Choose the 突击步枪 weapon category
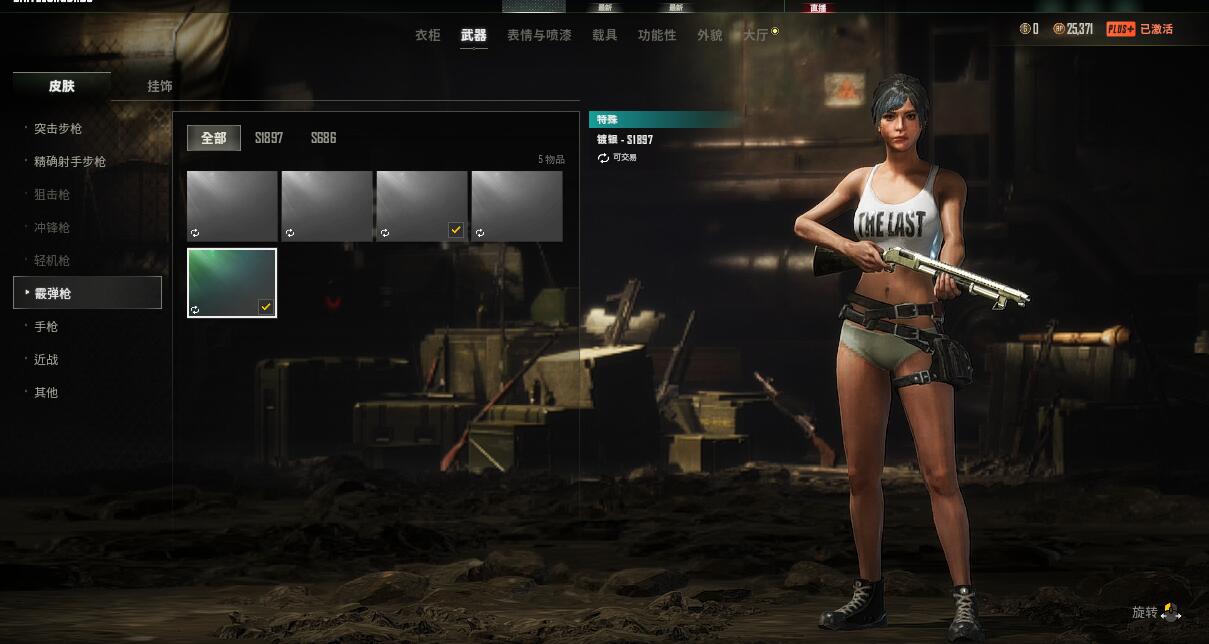The height and width of the screenshot is (644, 1209). [x=58, y=129]
